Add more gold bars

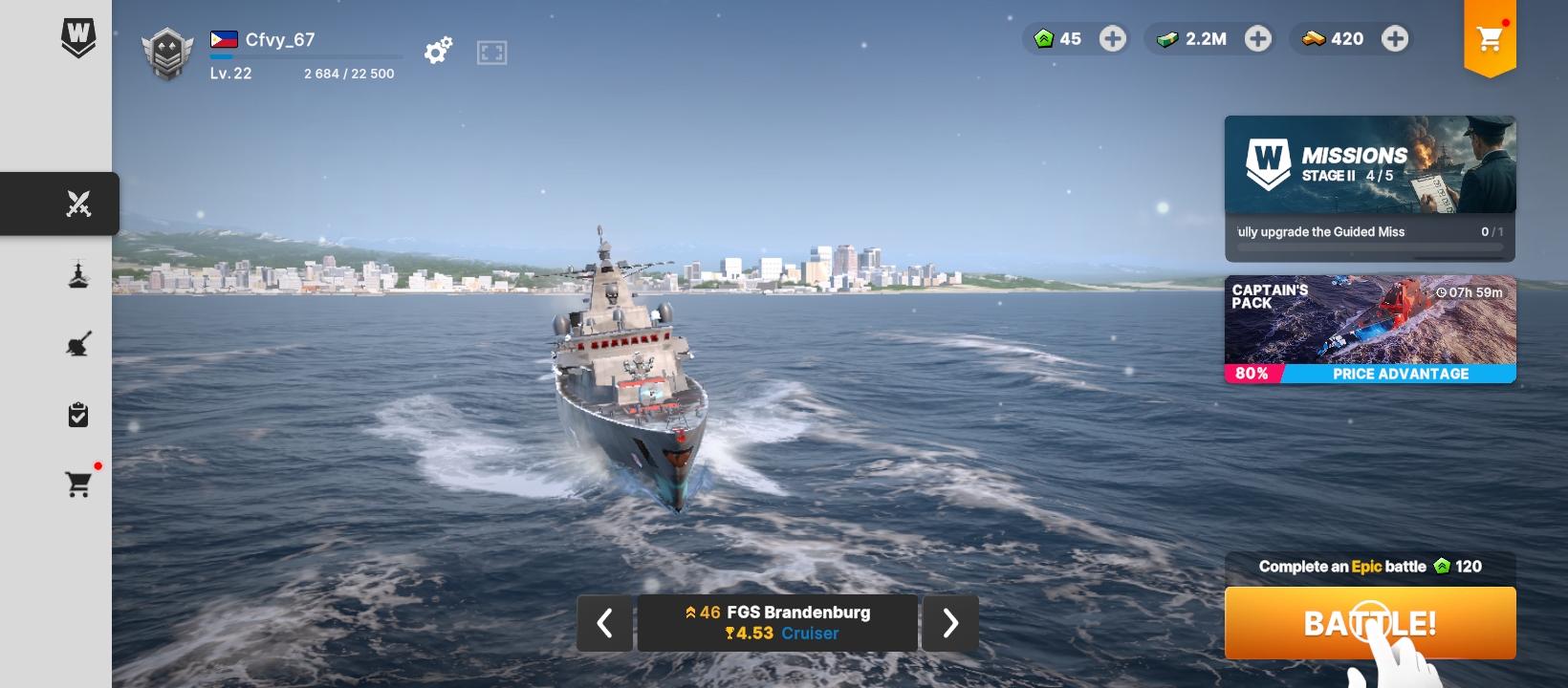click(x=1395, y=39)
